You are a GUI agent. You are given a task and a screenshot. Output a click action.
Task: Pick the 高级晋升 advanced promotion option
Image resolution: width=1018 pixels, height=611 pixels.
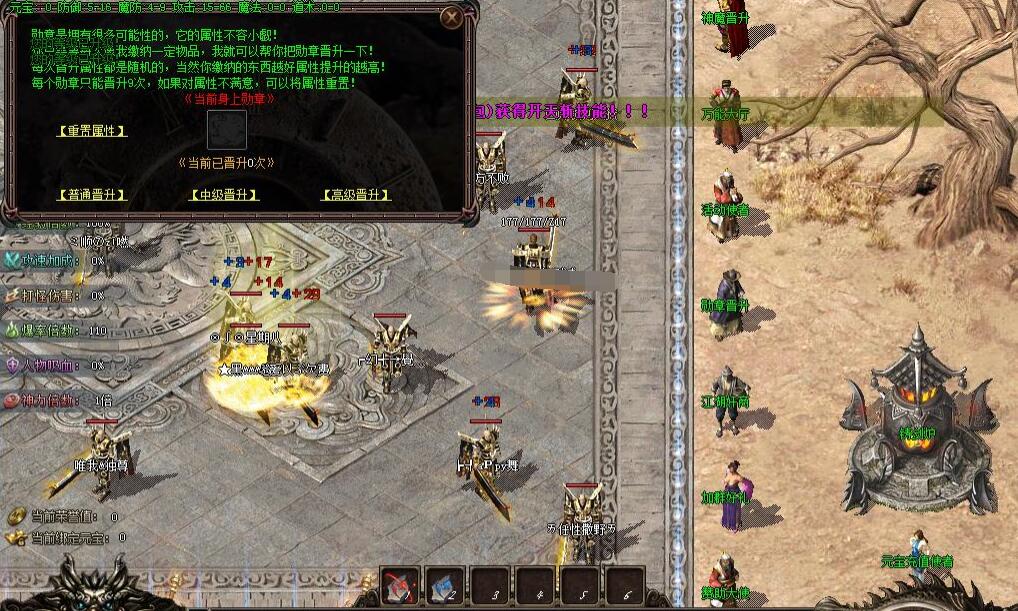[355, 195]
